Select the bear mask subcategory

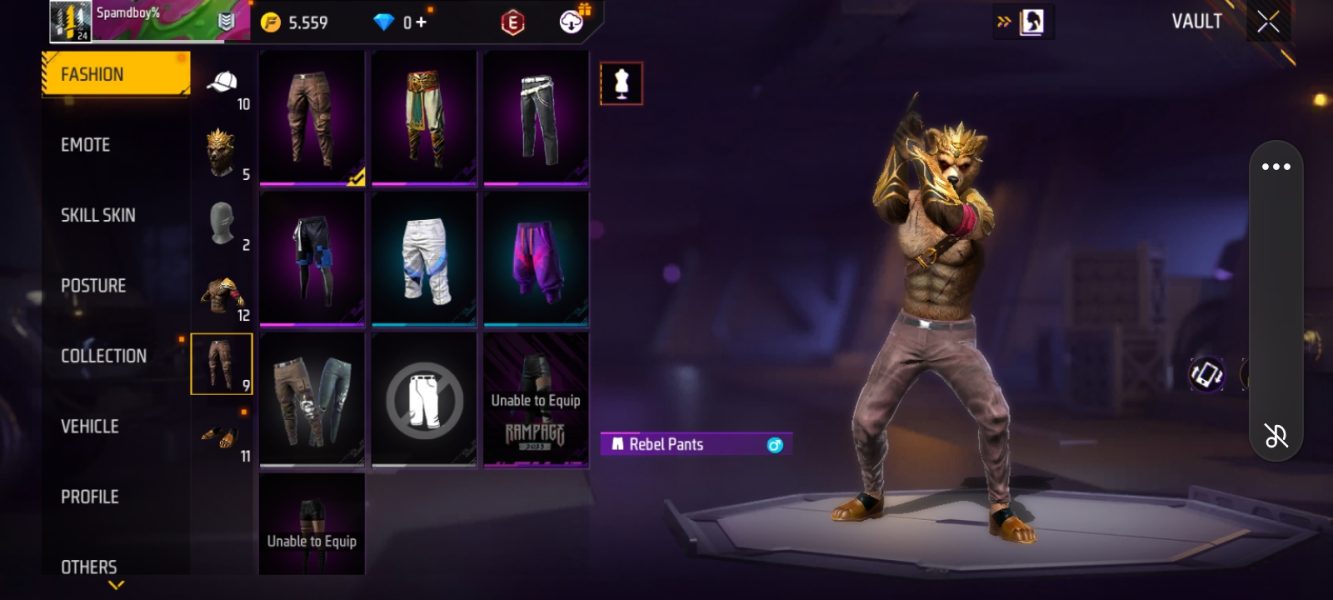(222, 153)
